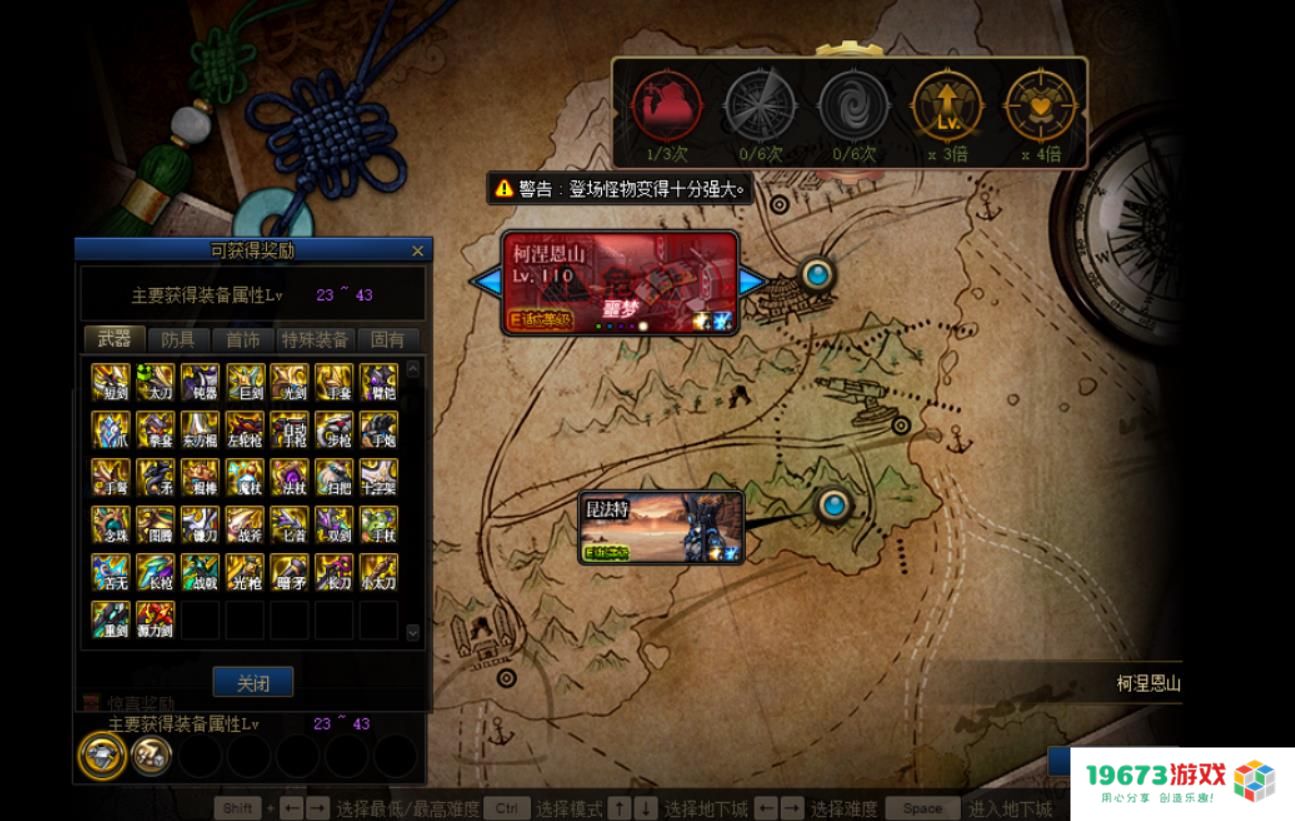
Task: Show the 特殊装备 tab
Action: 314,340
